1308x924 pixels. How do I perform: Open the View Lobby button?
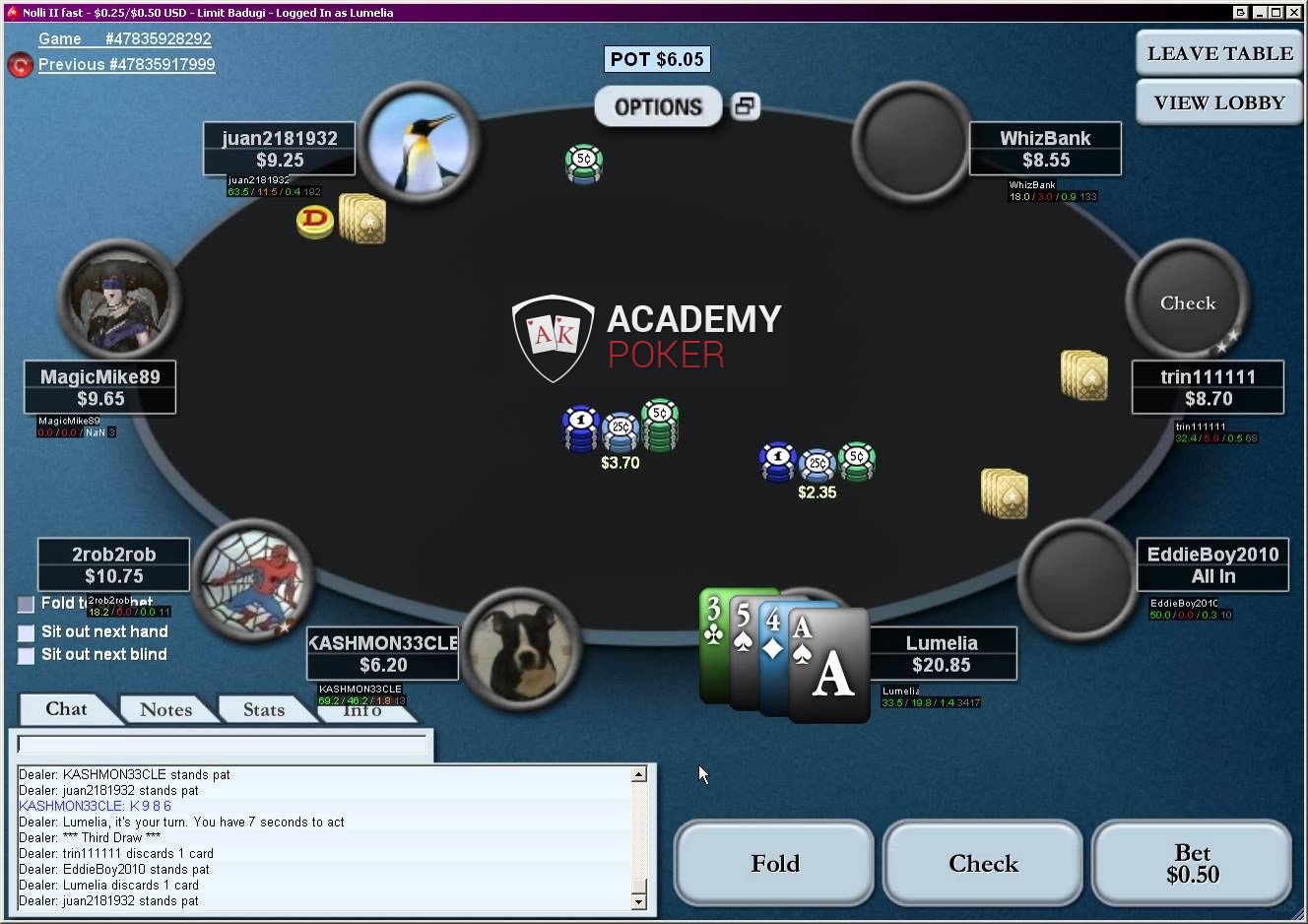click(x=1219, y=102)
